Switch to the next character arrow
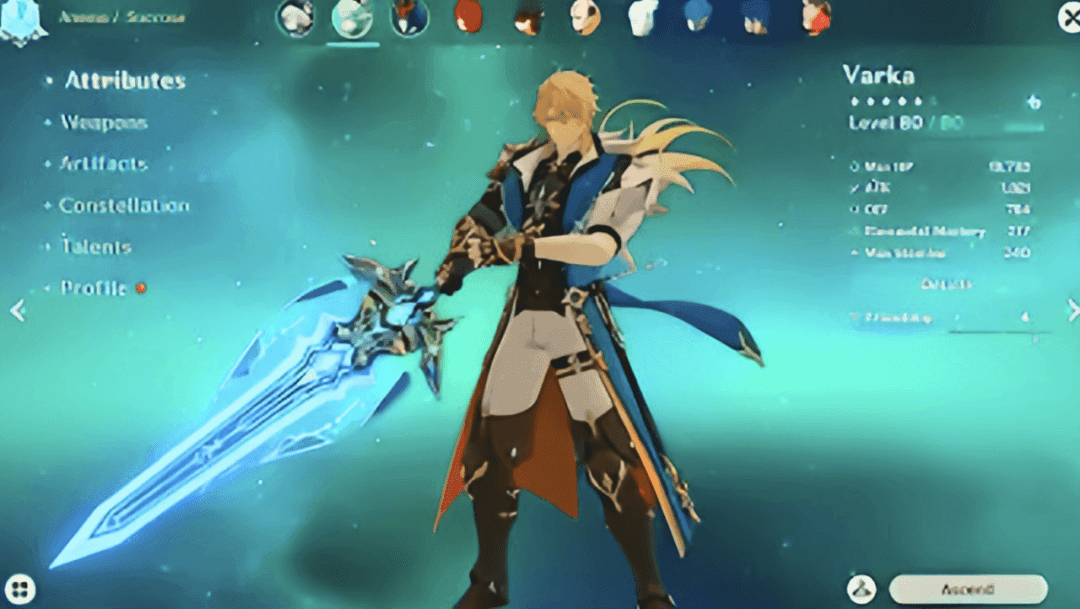Screen dimensions: 1080x609 tap(1072, 311)
